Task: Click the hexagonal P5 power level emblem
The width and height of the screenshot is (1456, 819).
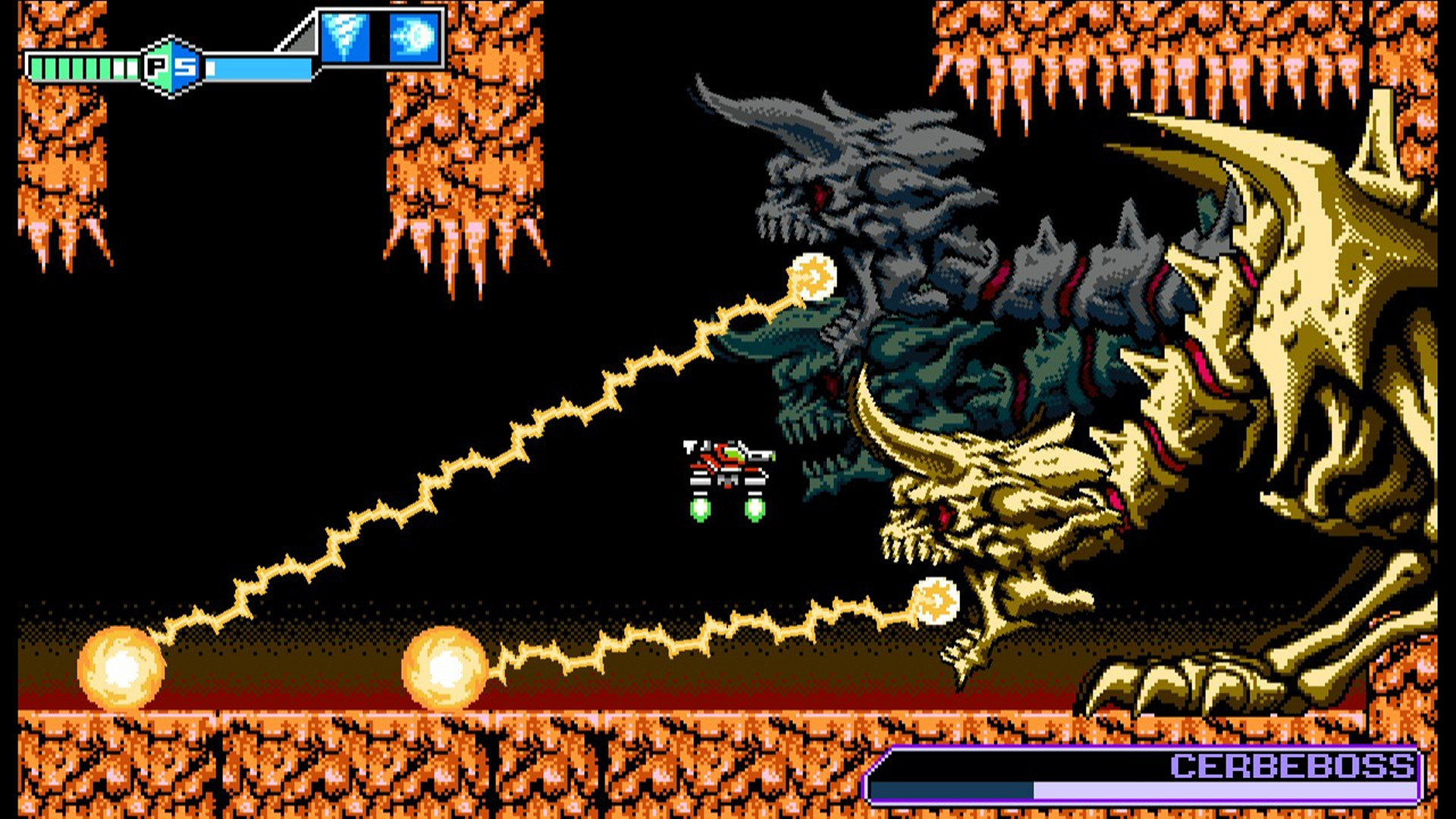Action: click(x=173, y=64)
